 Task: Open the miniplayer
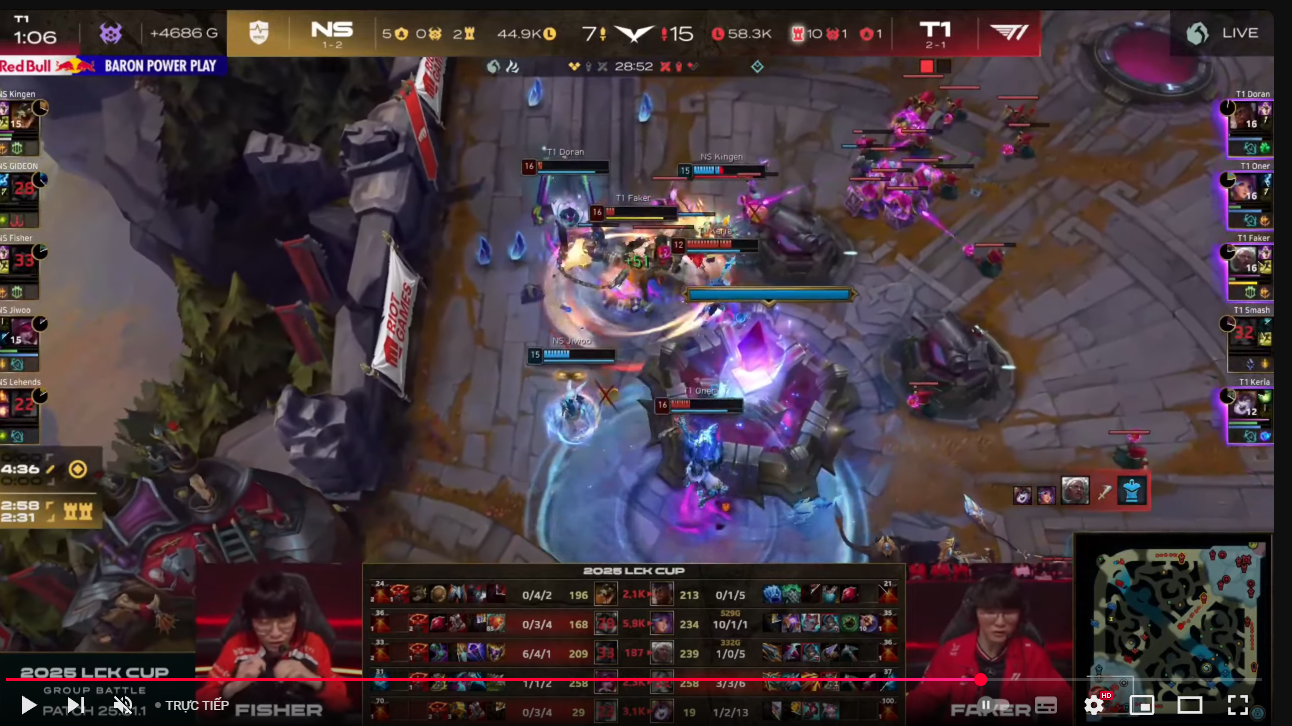coord(1141,705)
